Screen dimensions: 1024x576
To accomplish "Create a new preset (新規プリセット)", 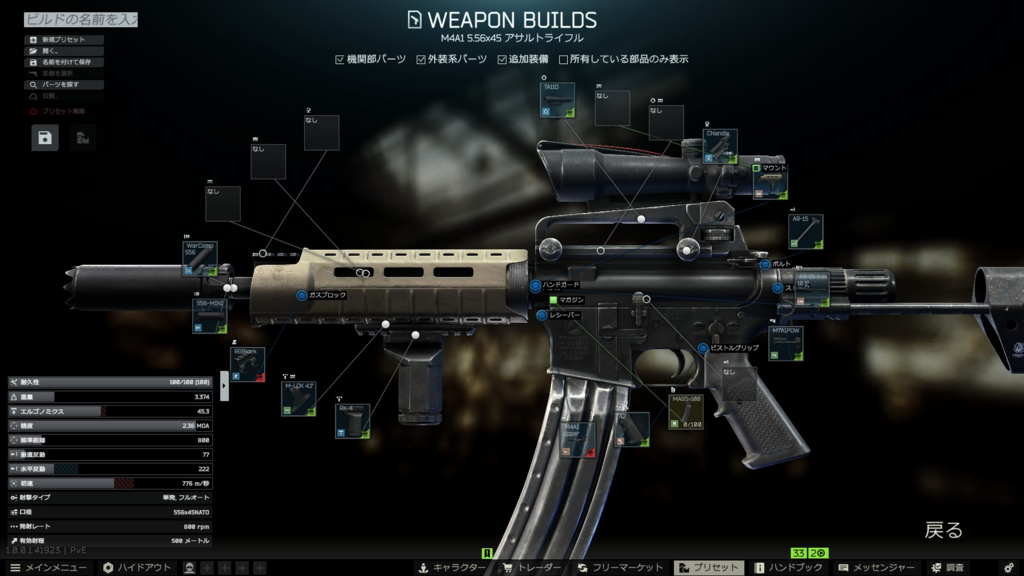I will (x=63, y=40).
